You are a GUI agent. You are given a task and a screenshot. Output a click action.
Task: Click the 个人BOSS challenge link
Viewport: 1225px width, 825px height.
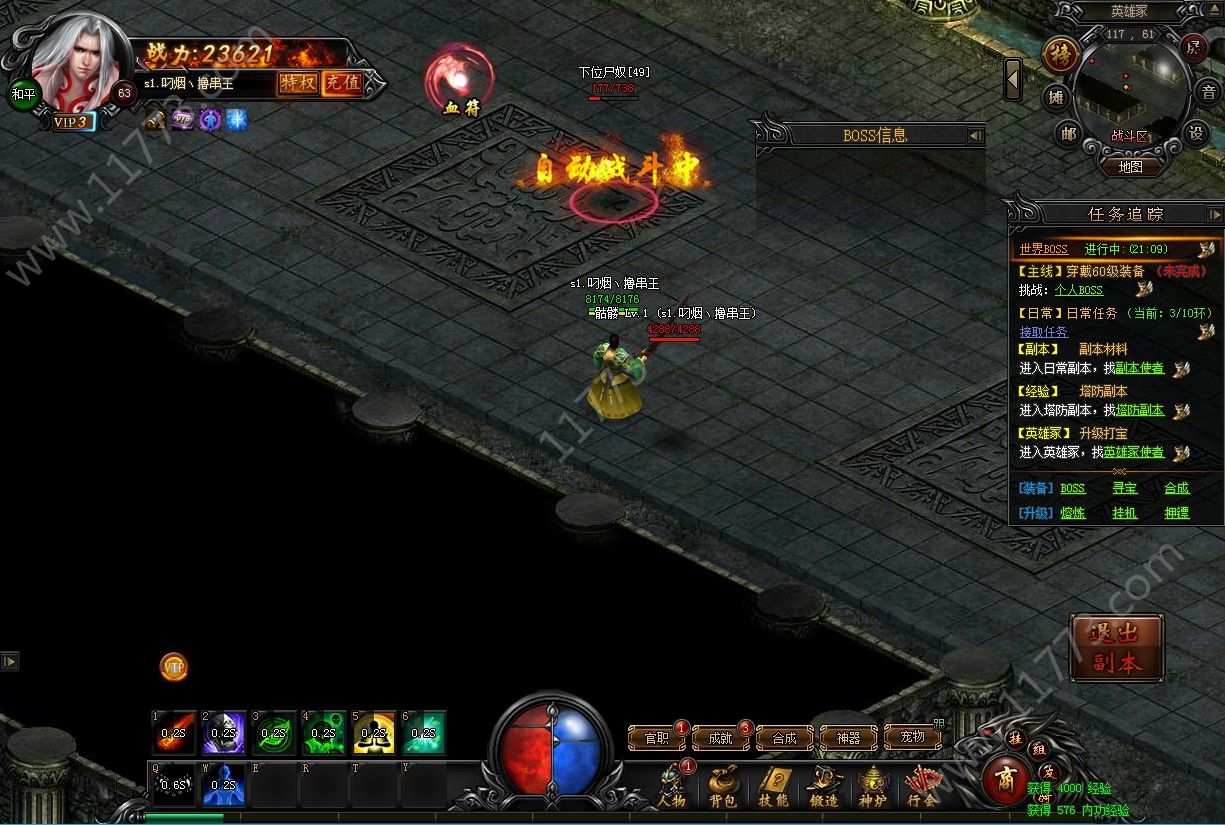click(1079, 290)
